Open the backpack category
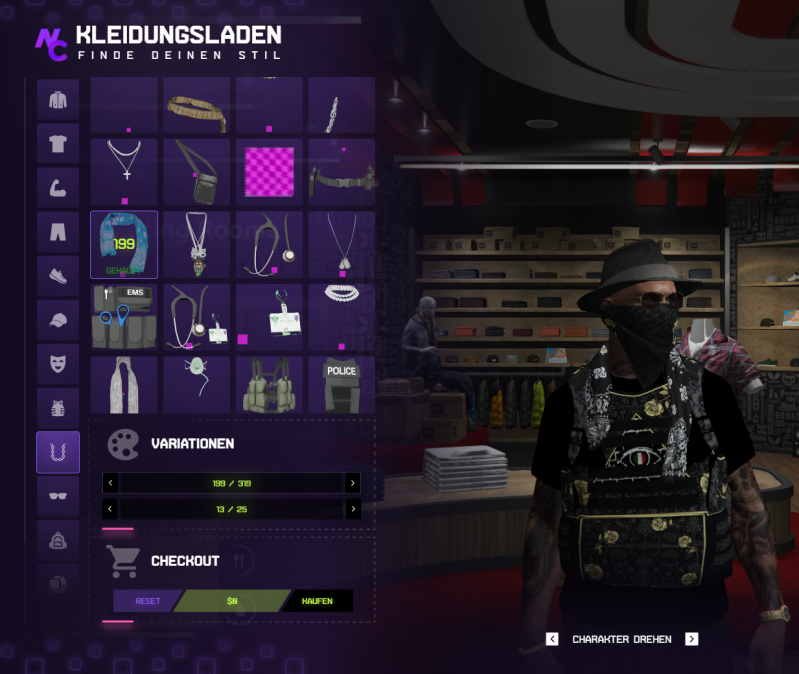The image size is (799, 674). click(58, 540)
